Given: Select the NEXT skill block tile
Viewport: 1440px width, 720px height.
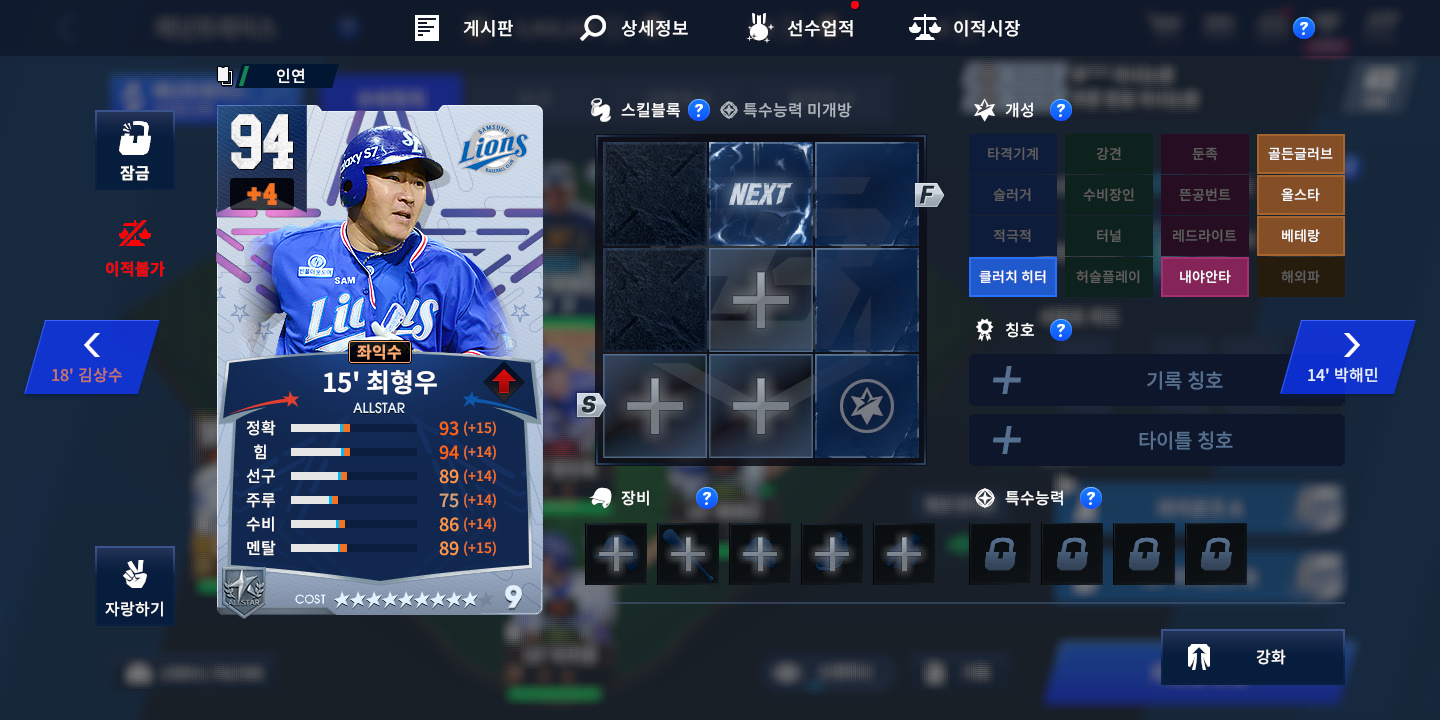Looking at the screenshot, I should 761,194.
